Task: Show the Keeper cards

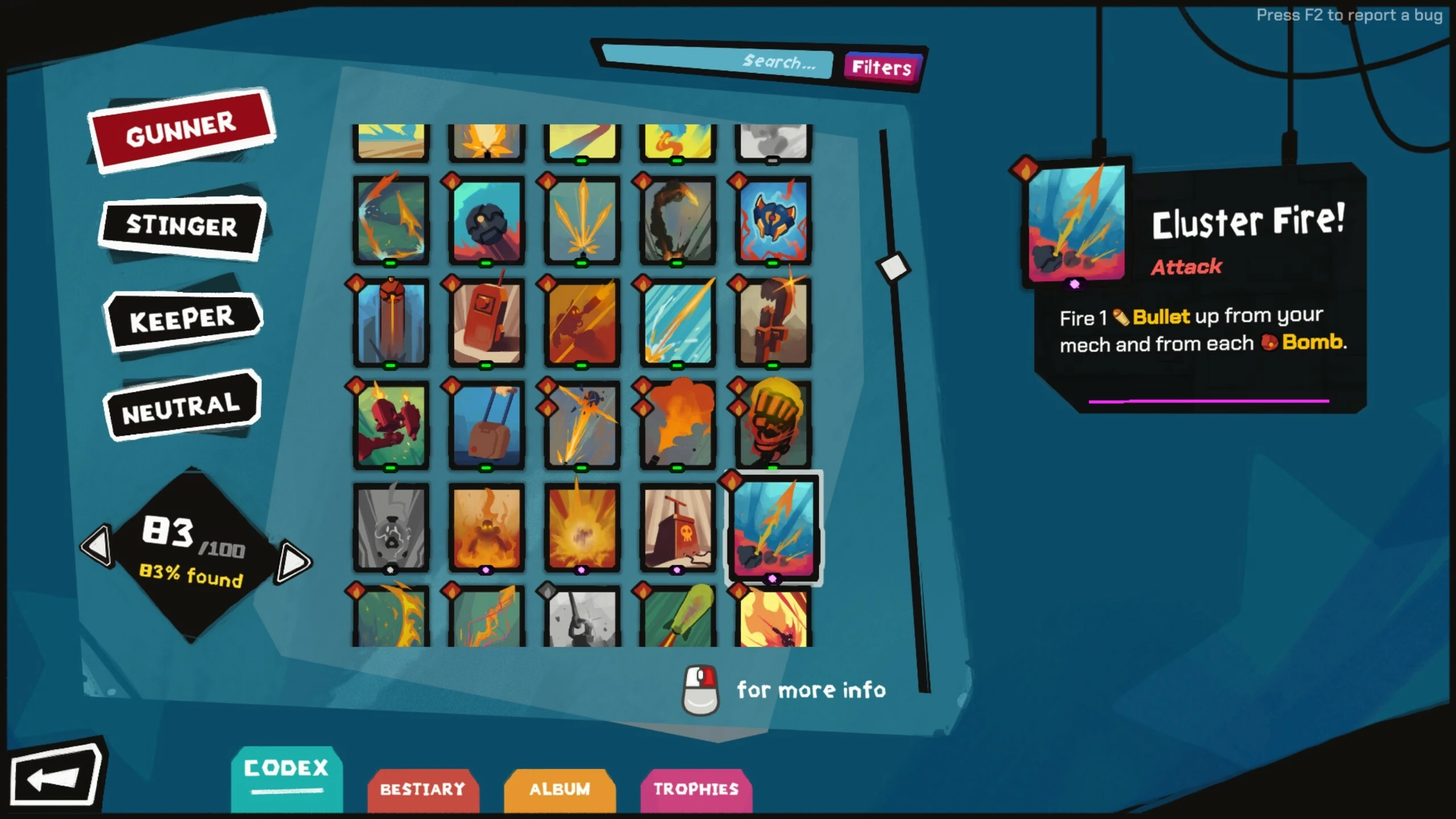Action: [182, 320]
